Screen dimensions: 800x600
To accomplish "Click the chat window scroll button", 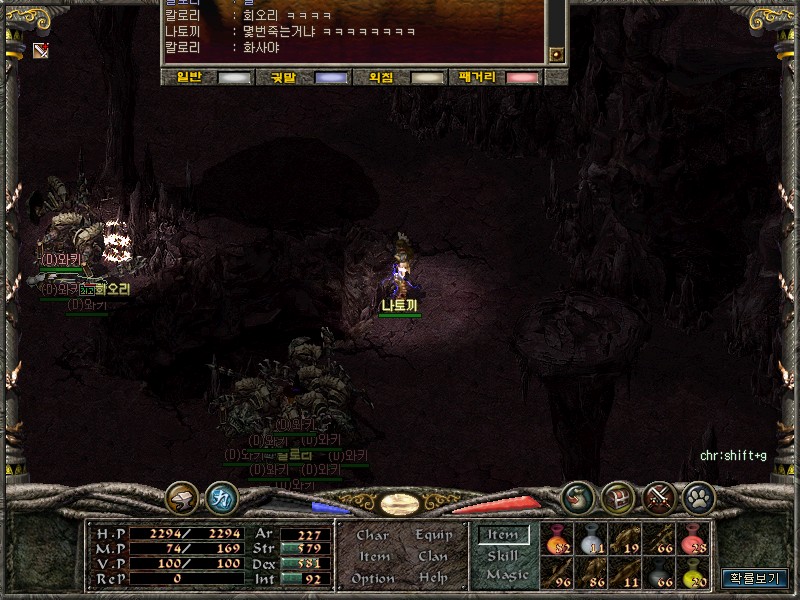I will (x=557, y=54).
